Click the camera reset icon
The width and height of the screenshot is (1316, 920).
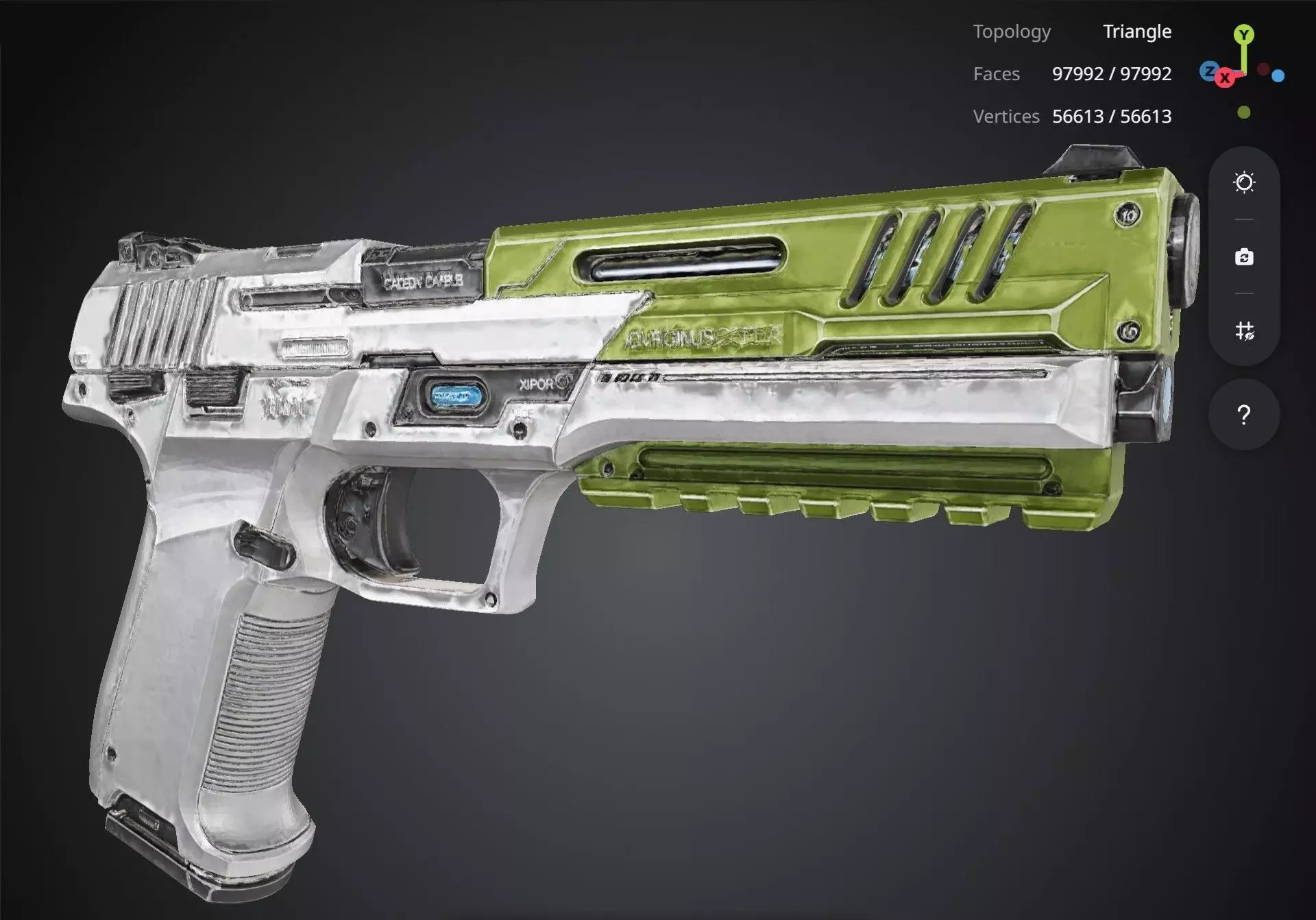tap(1244, 257)
